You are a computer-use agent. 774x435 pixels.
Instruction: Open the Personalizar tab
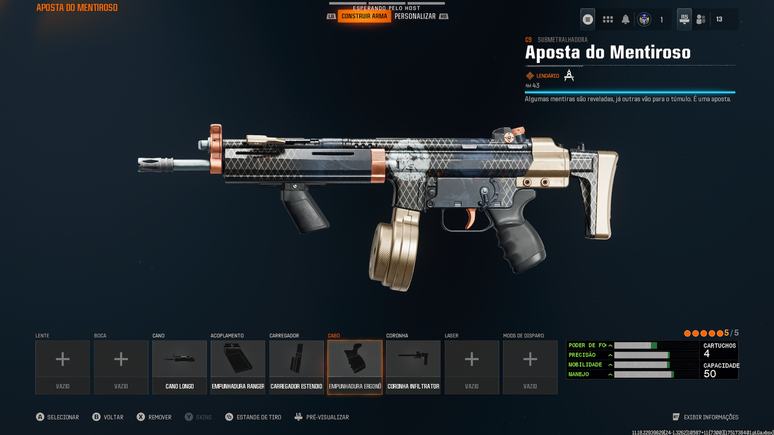(x=415, y=16)
